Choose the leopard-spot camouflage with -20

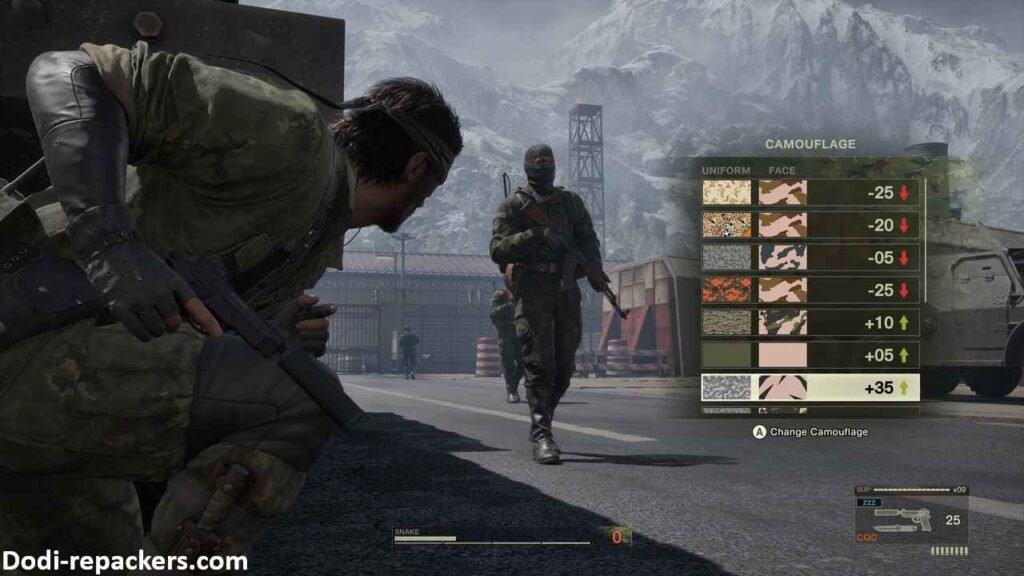tap(810, 225)
